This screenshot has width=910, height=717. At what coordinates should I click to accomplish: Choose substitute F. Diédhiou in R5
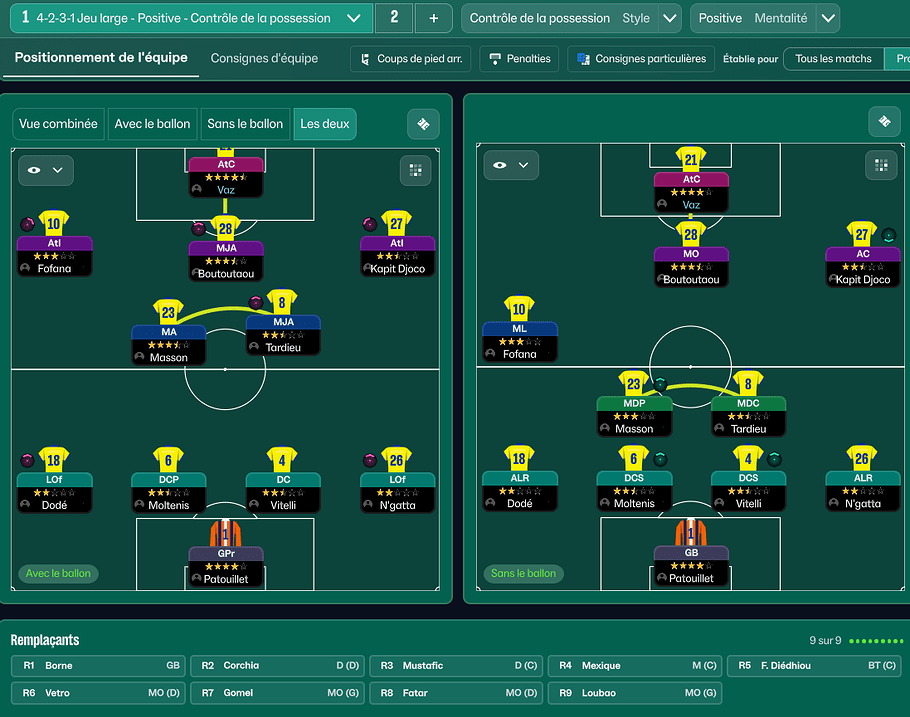817,665
